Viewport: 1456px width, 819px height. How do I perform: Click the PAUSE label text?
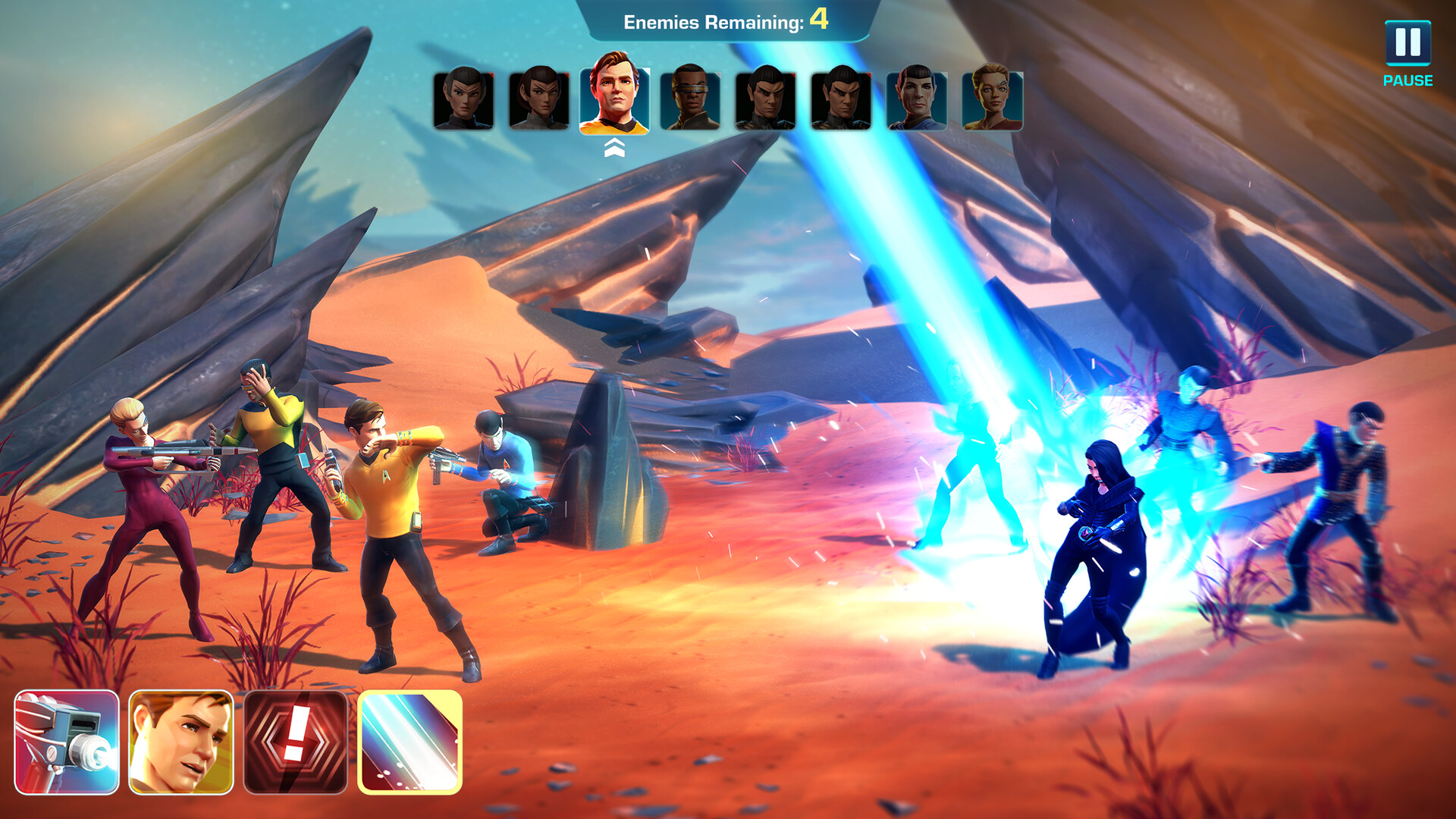click(1408, 78)
